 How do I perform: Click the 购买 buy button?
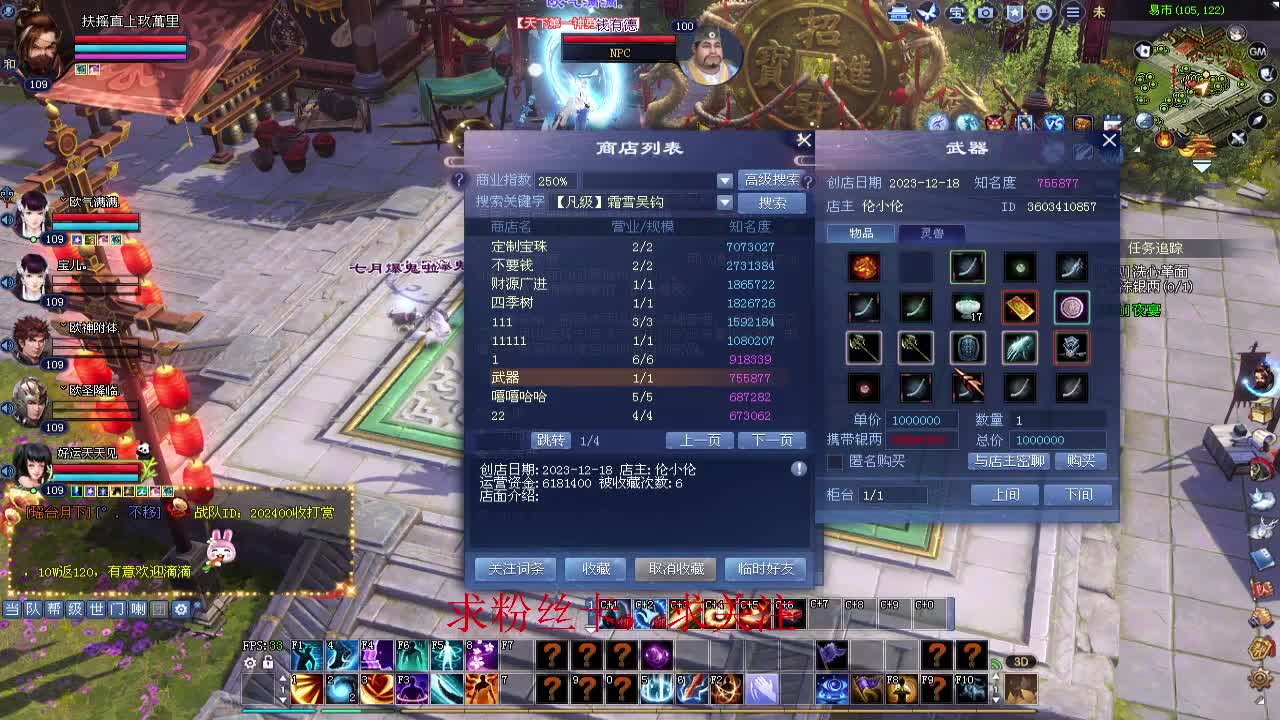(1080, 461)
